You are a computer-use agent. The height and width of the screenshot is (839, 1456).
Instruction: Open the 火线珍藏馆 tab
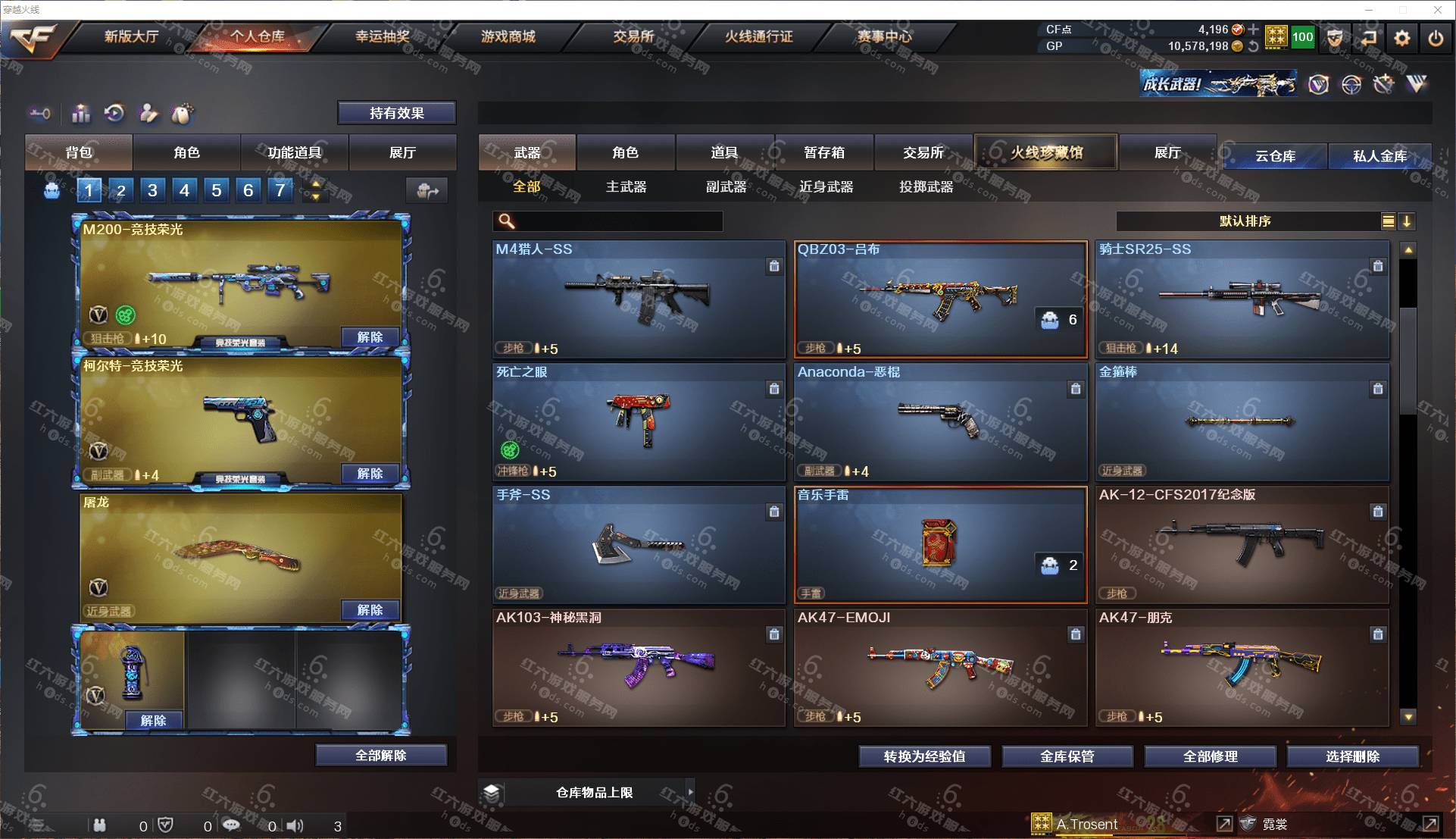[1045, 152]
